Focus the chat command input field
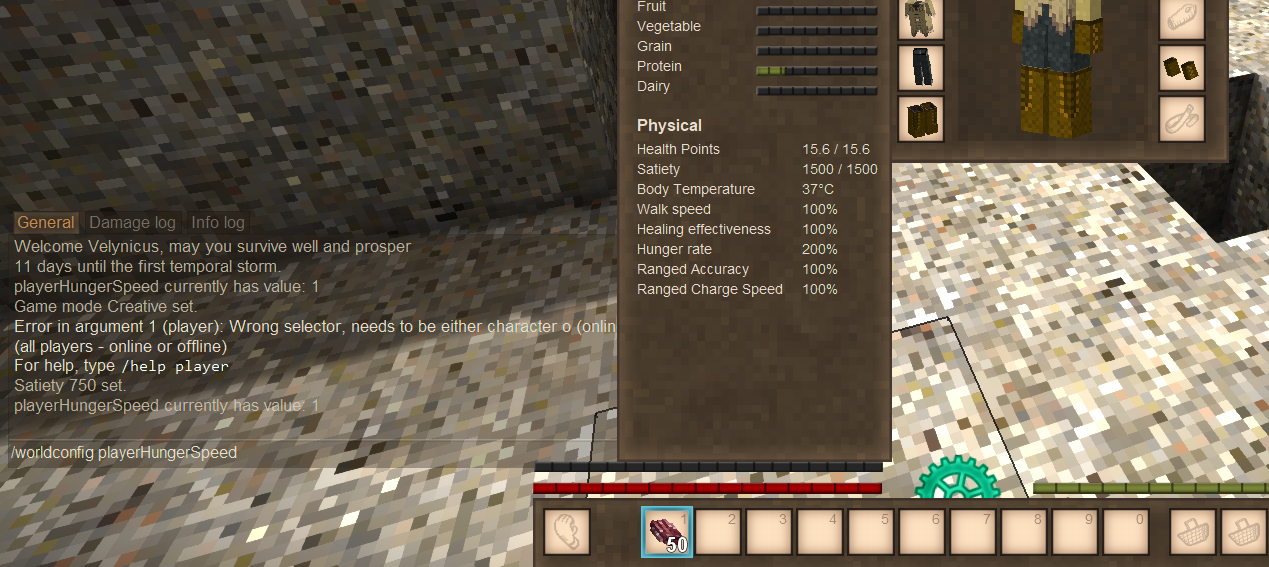Screen dimensions: 1269x567 300,453
